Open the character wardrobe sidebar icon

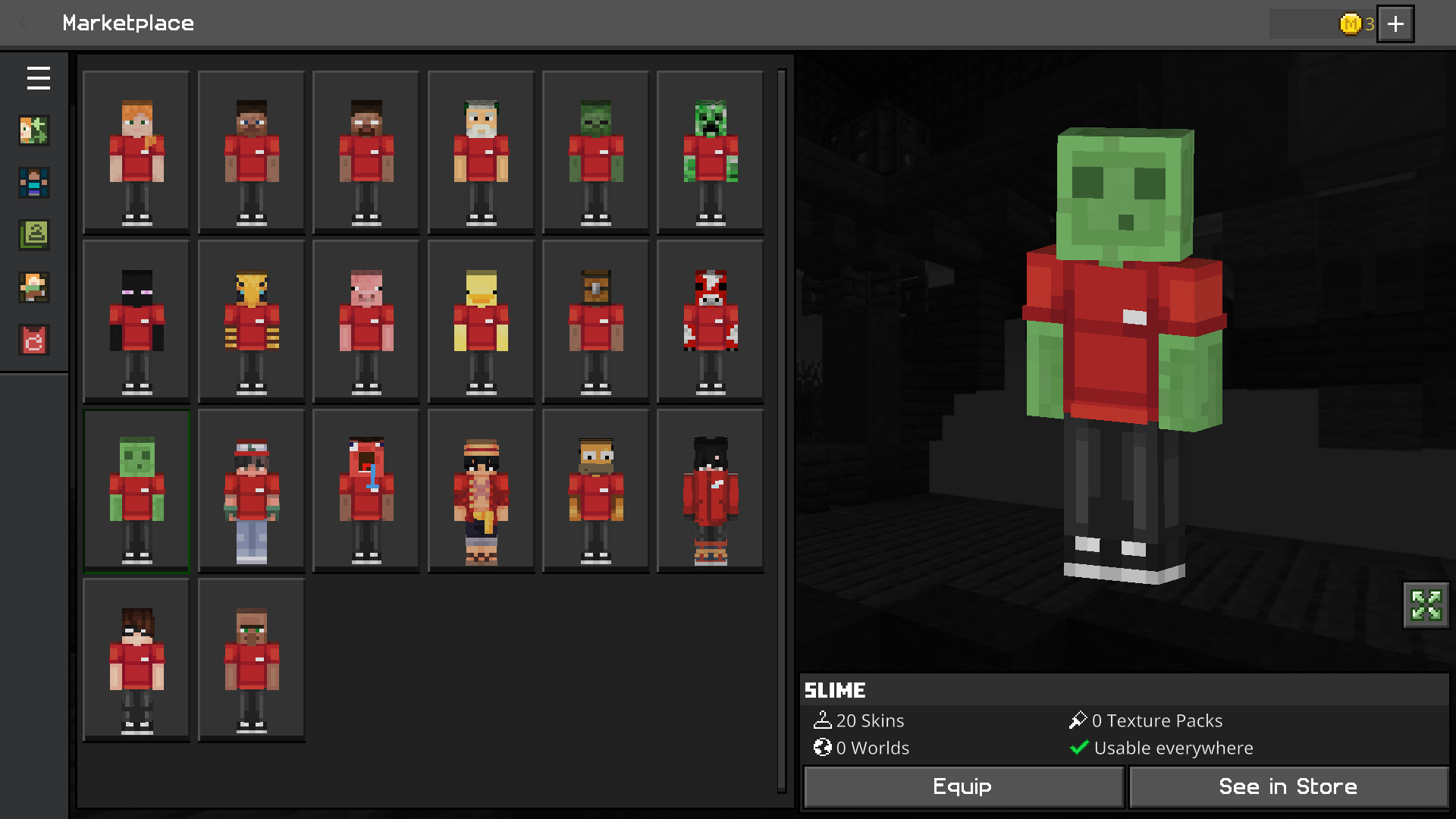click(x=33, y=183)
